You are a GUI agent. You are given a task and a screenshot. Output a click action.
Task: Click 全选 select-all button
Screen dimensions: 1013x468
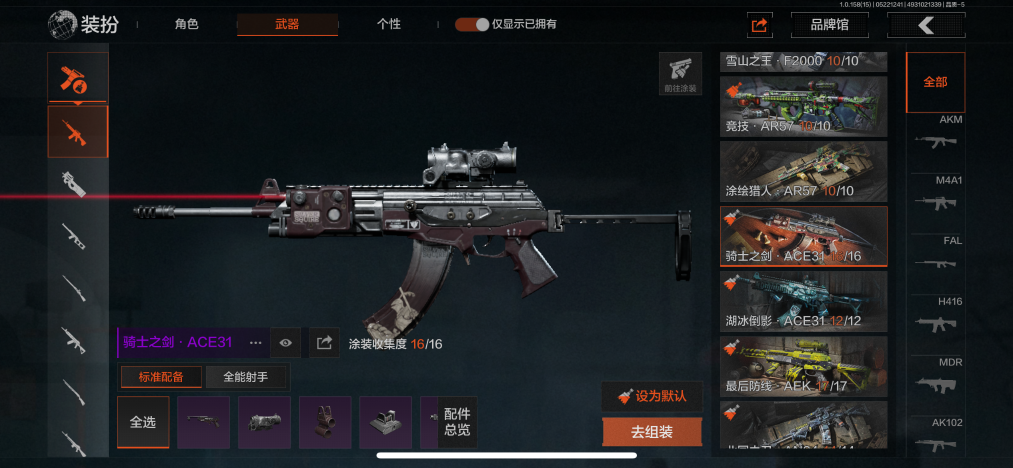tap(143, 422)
